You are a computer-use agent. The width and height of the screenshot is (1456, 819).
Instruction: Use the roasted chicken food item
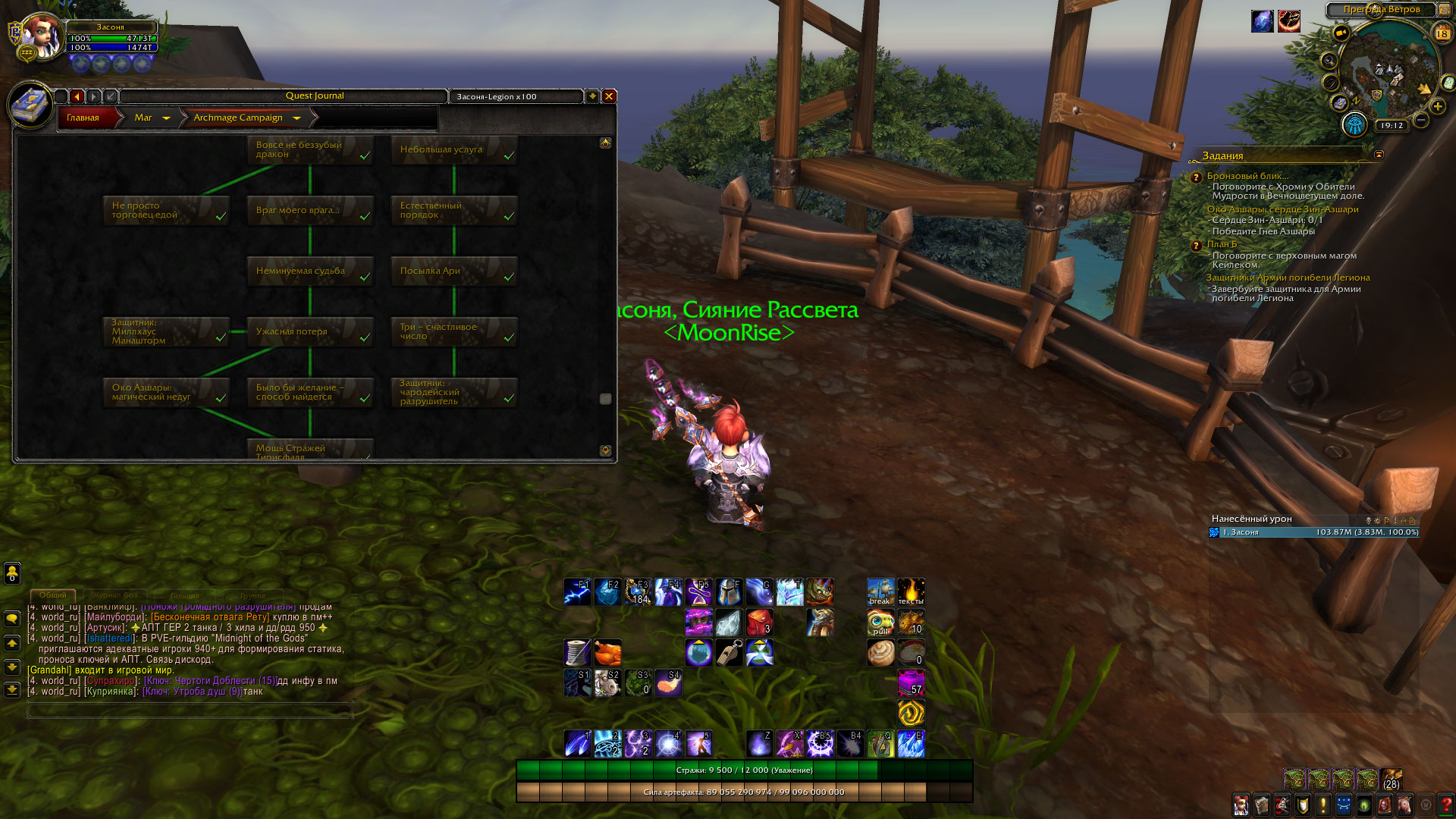pos(607,652)
